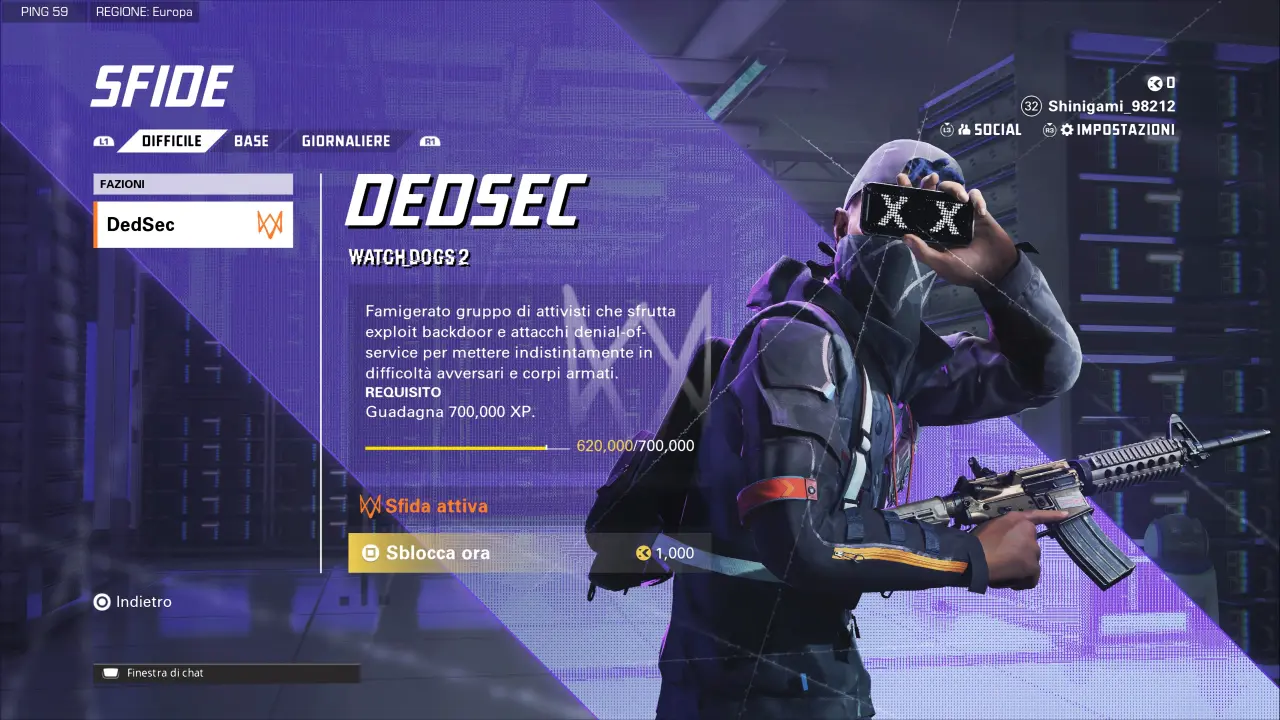Show the Giornaliere challenges tab
1280x720 pixels.
pyautogui.click(x=346, y=141)
